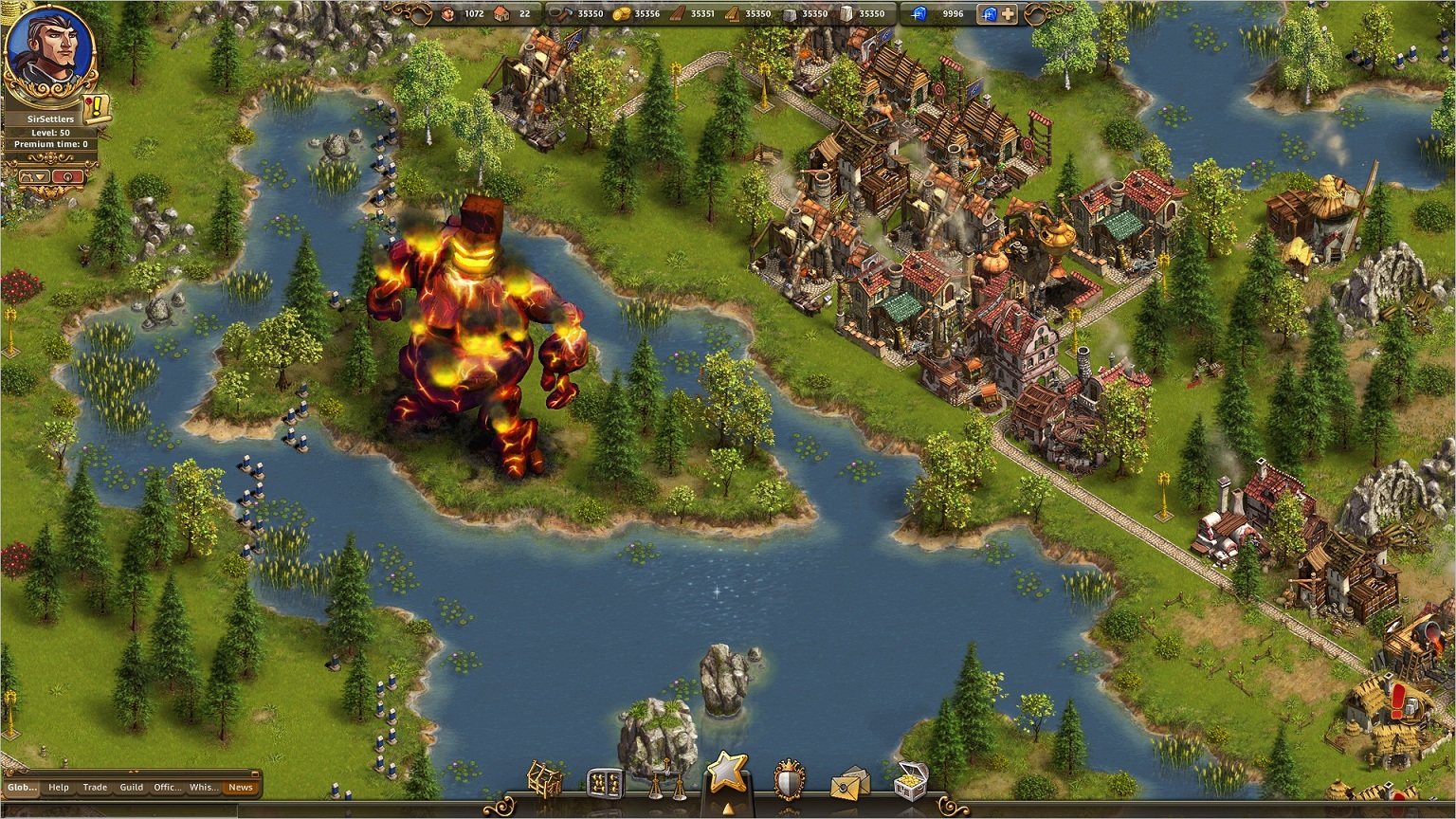Show the Officers chat tab

tap(167, 787)
